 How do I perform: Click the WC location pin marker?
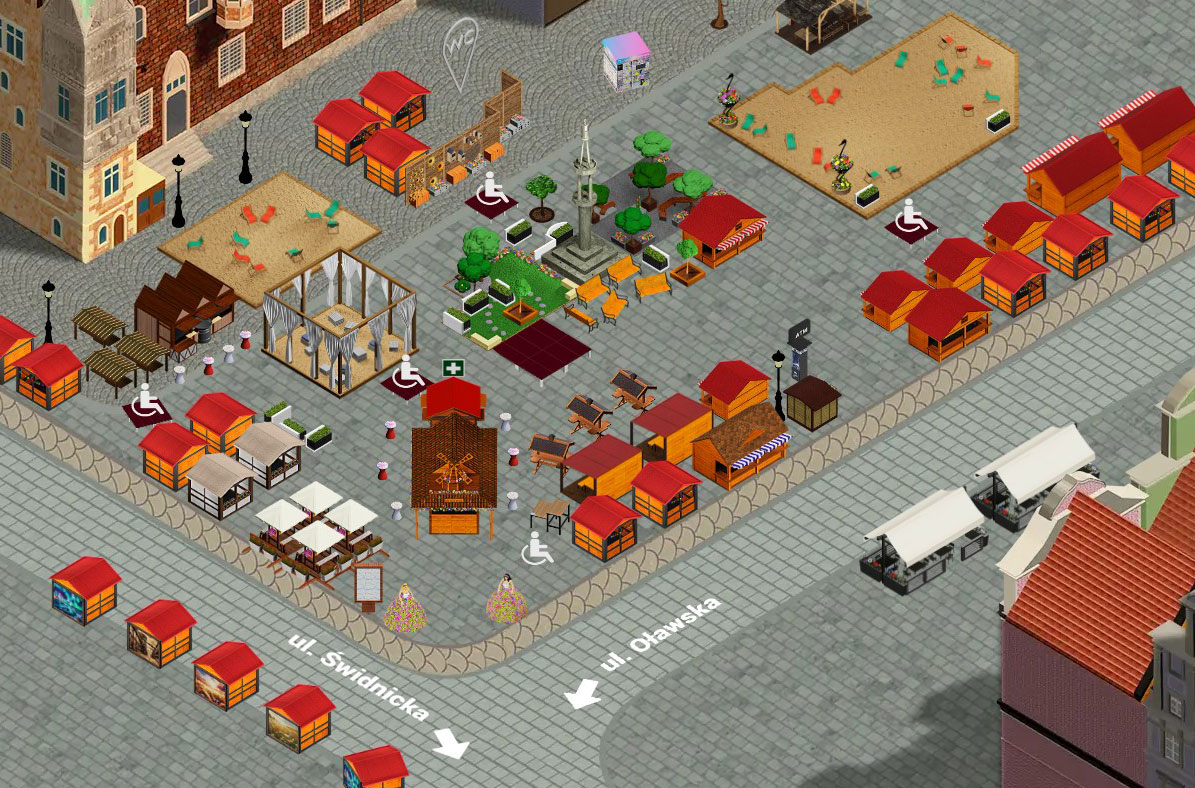[461, 47]
